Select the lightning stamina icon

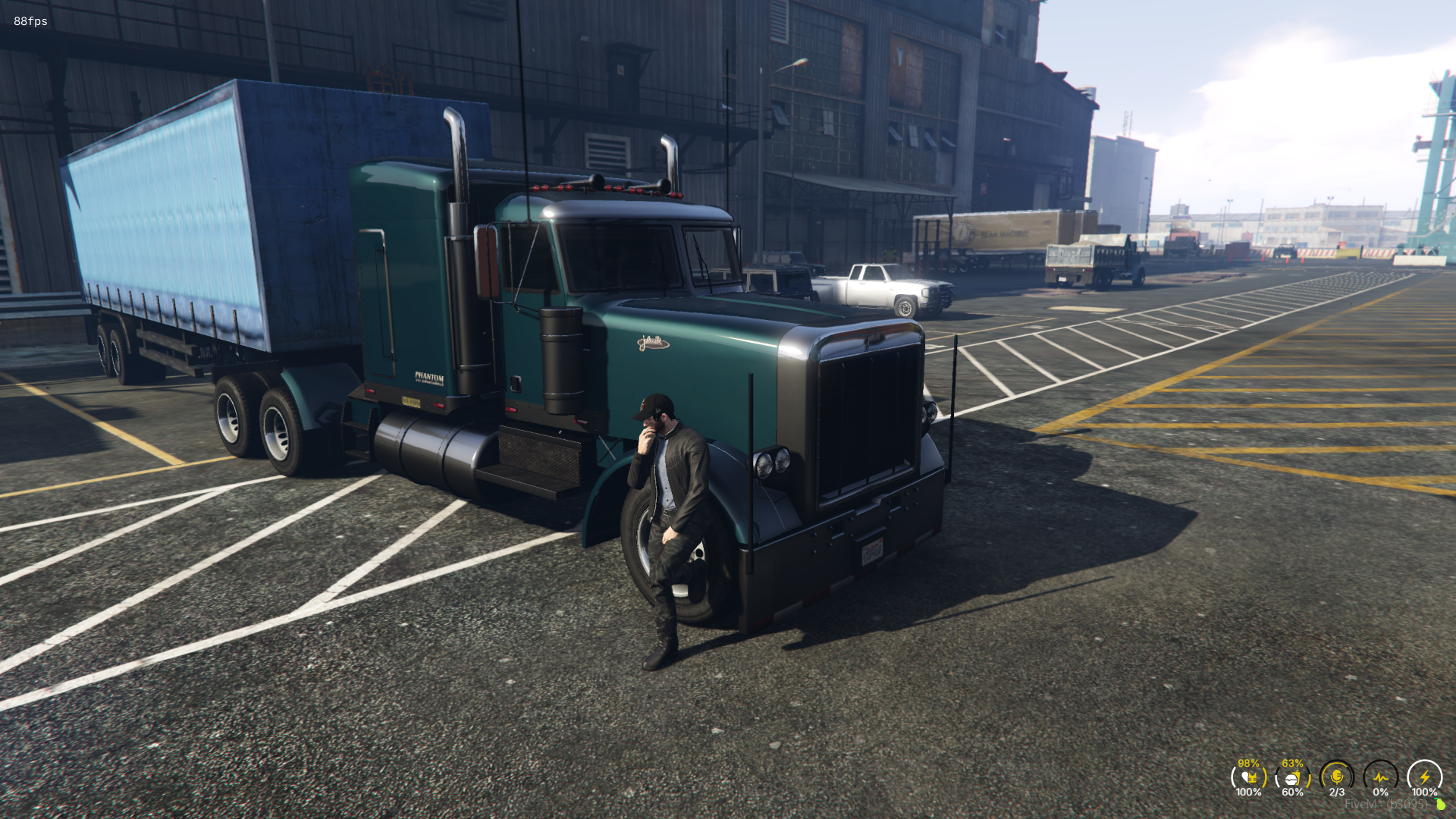point(1426,776)
